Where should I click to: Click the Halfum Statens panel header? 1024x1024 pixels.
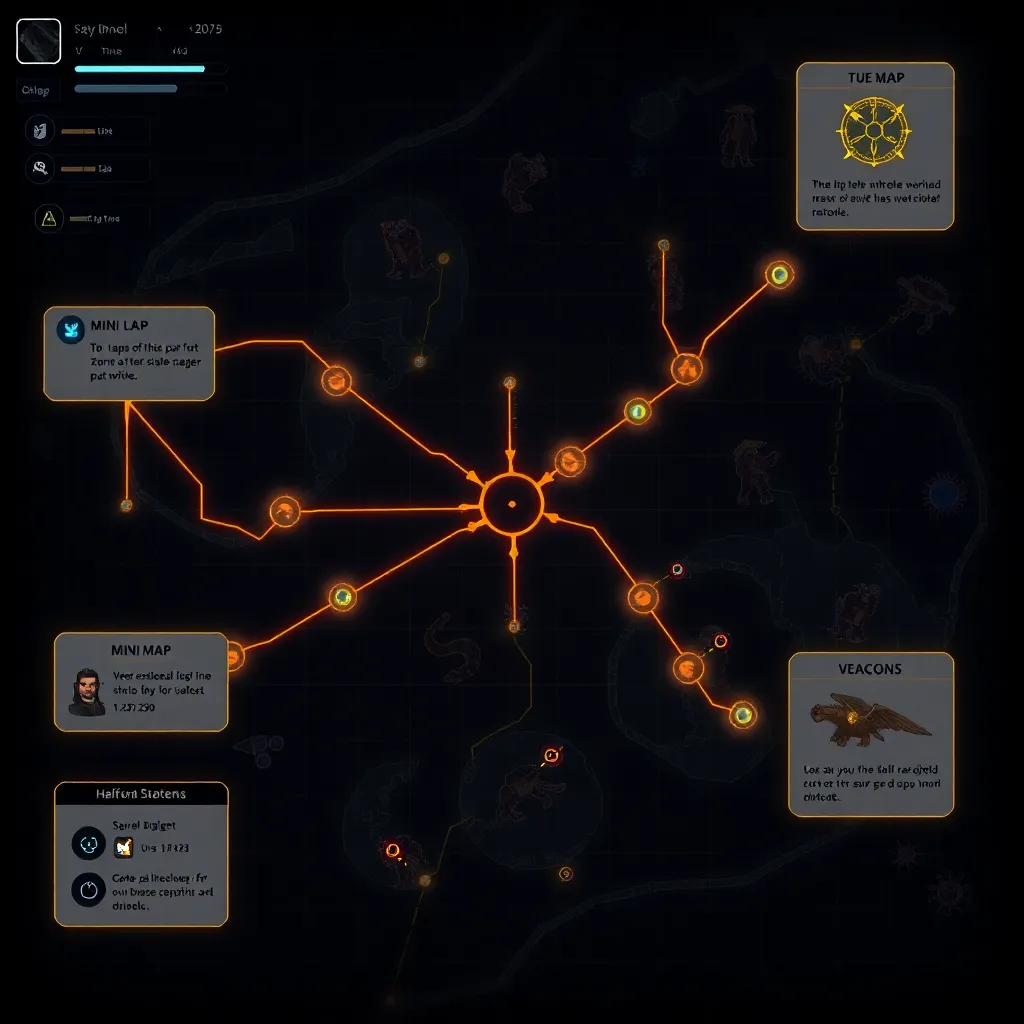tap(141, 794)
